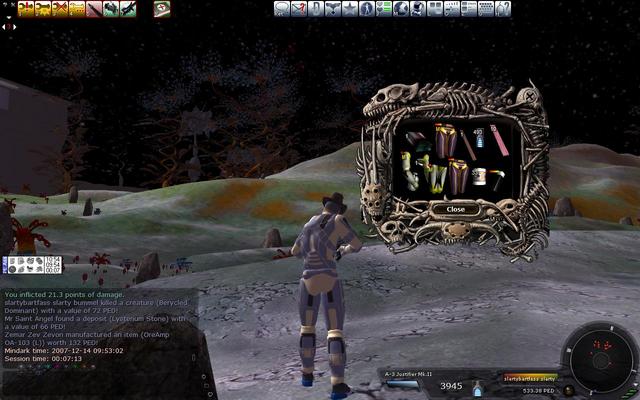The image size is (640, 400).
Task: Select the white canister loot item
Action: coord(479,176)
